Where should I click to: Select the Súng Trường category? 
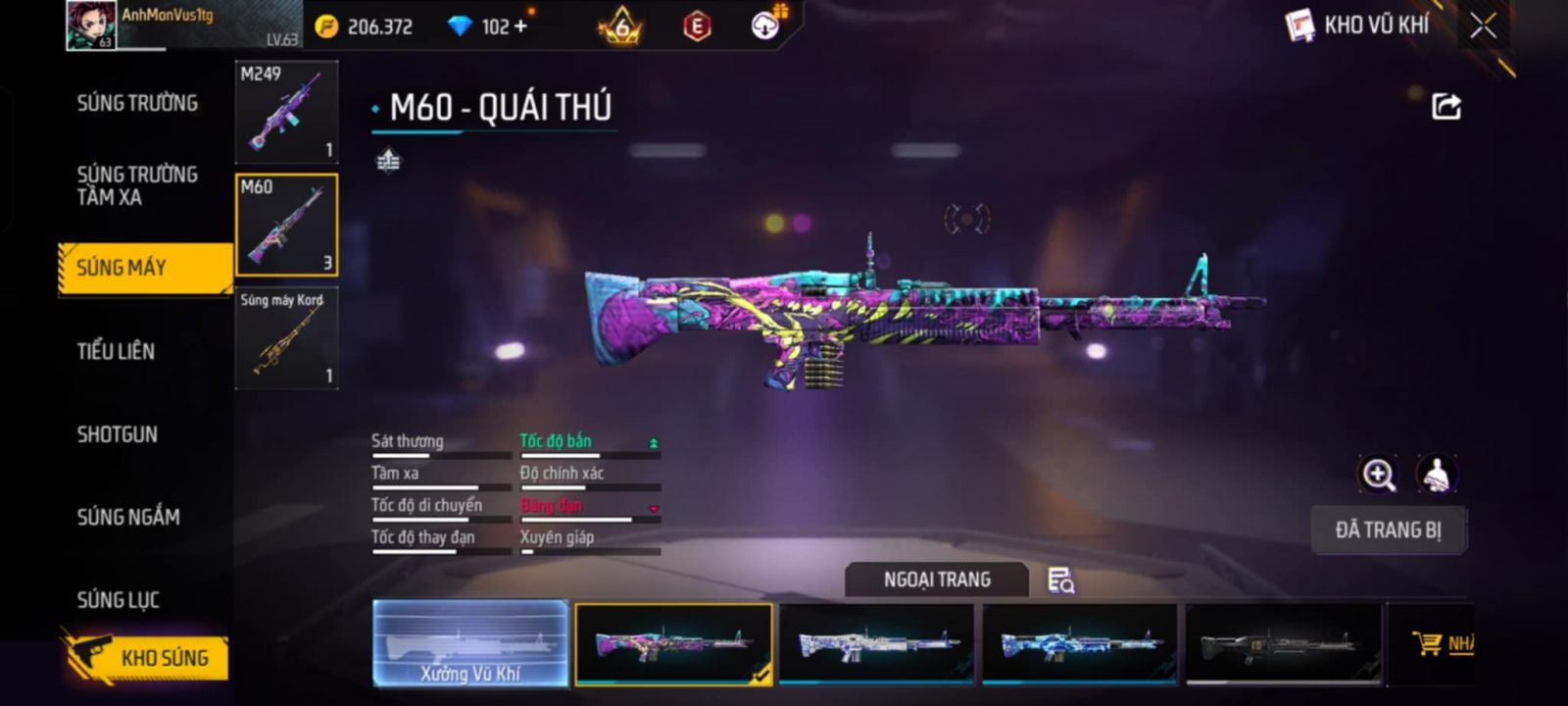pos(137,103)
